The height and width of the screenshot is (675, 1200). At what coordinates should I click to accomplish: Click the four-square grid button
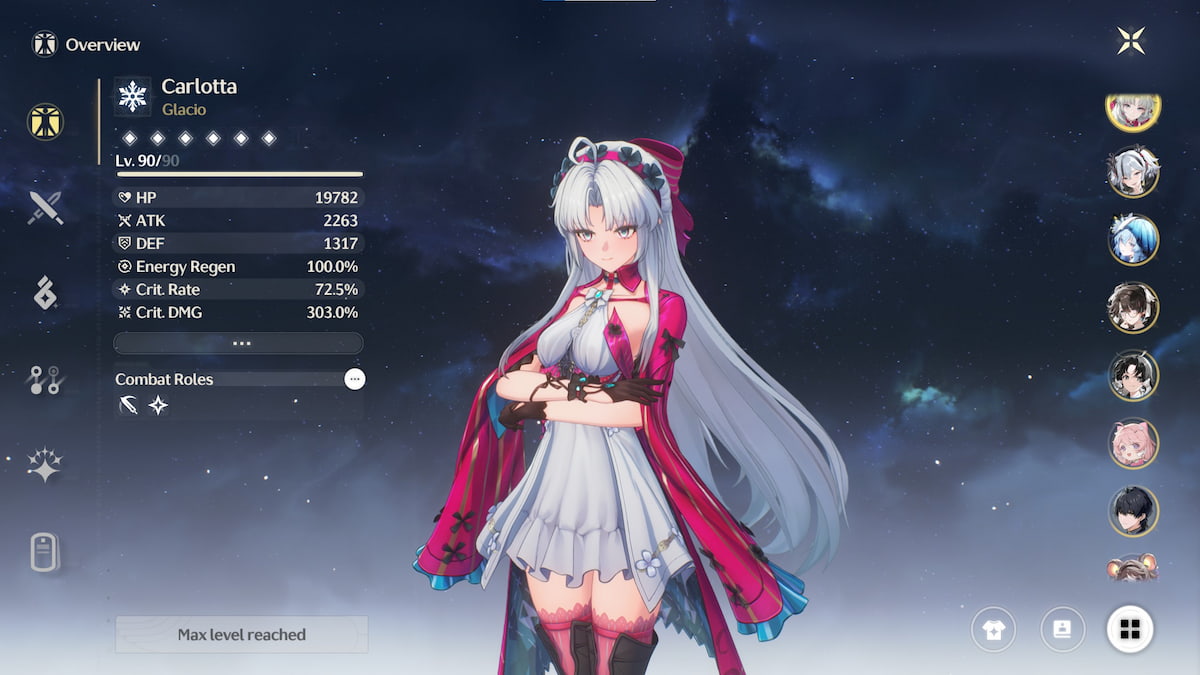1130,629
